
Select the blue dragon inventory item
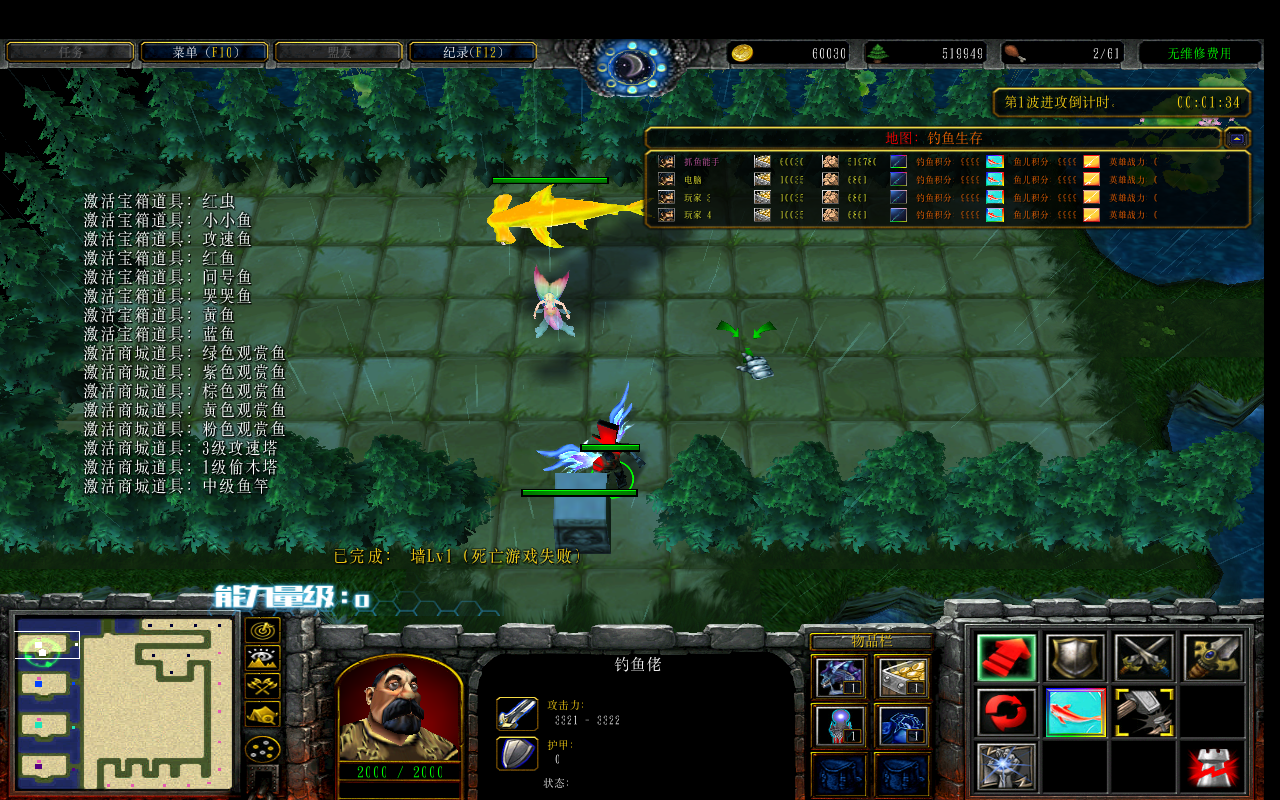coord(903,726)
